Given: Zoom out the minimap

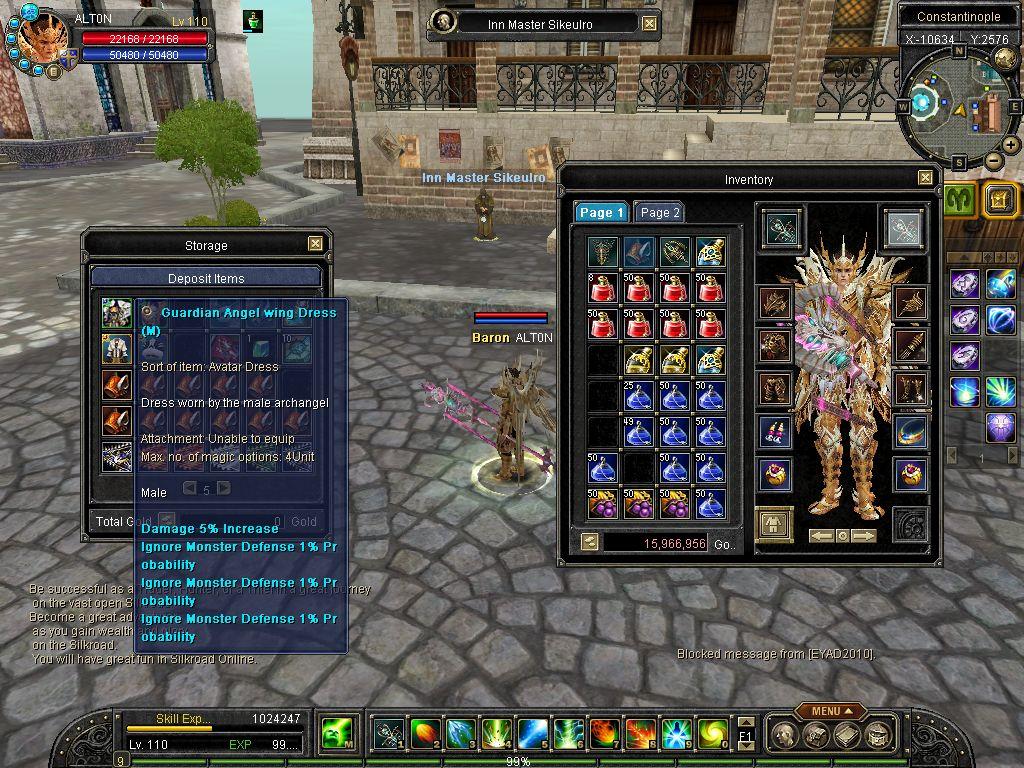Looking at the screenshot, I should (x=993, y=161).
